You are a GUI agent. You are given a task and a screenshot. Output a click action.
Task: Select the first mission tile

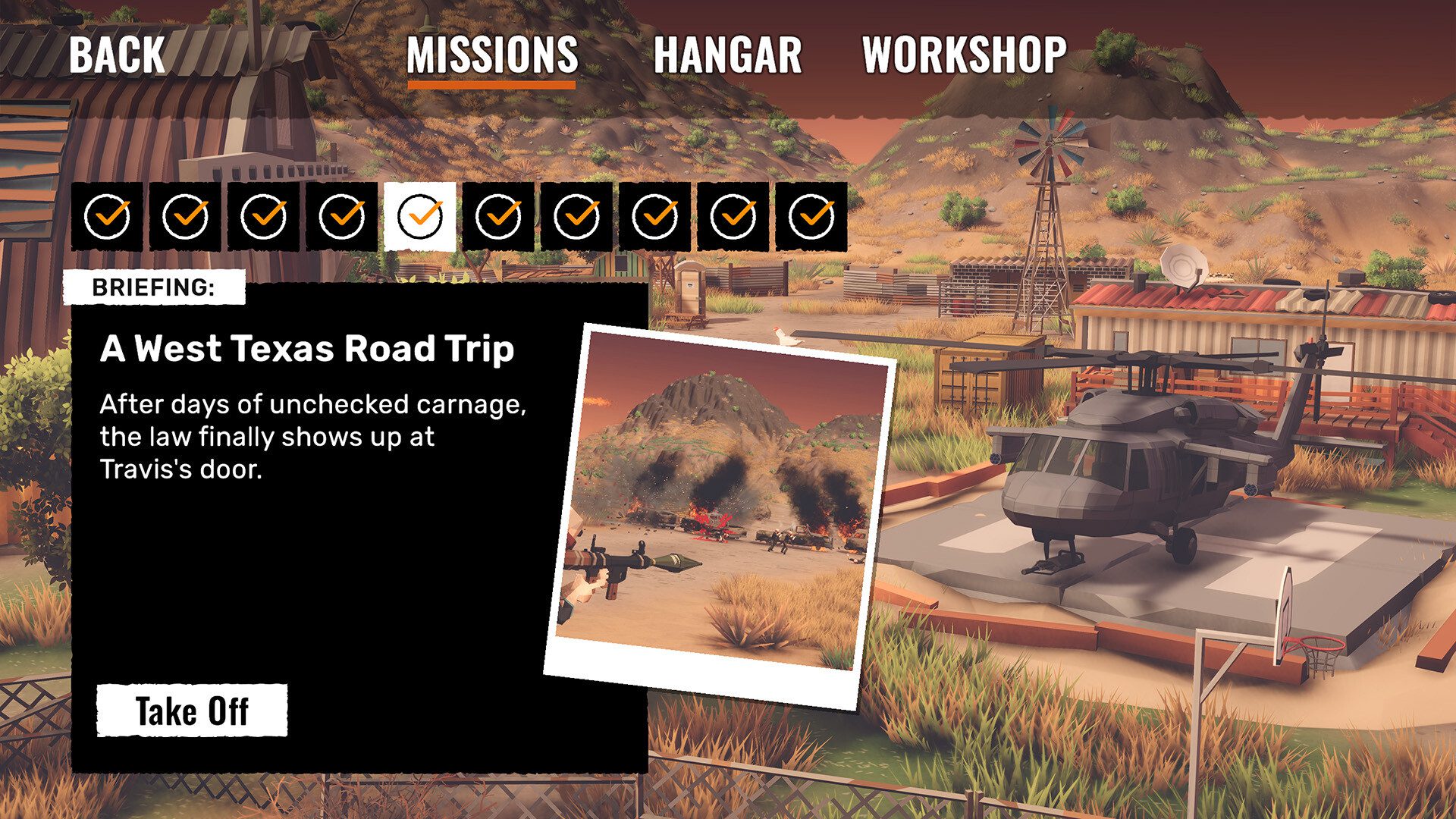tap(107, 217)
